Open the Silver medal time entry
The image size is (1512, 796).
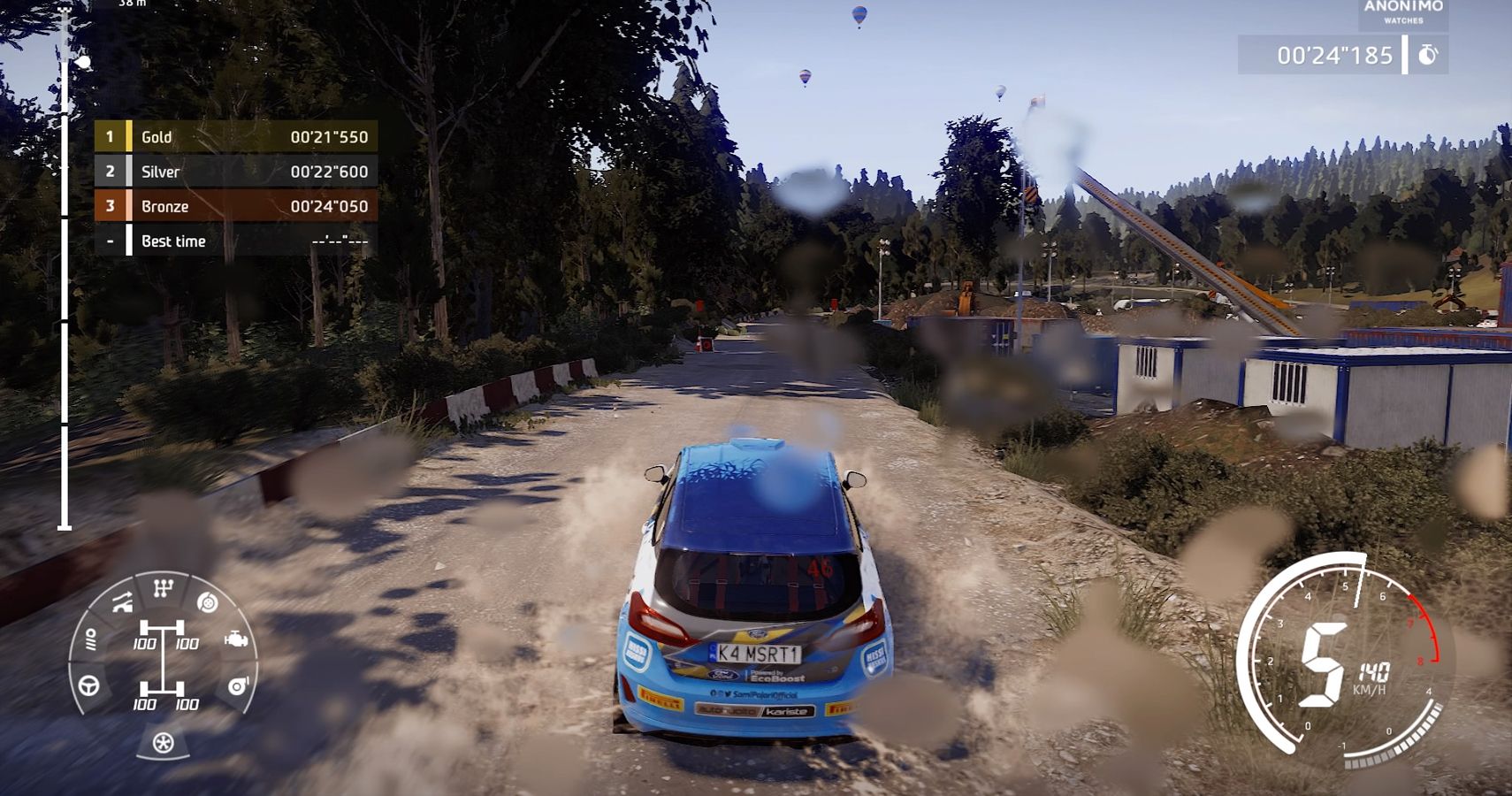coord(239,172)
